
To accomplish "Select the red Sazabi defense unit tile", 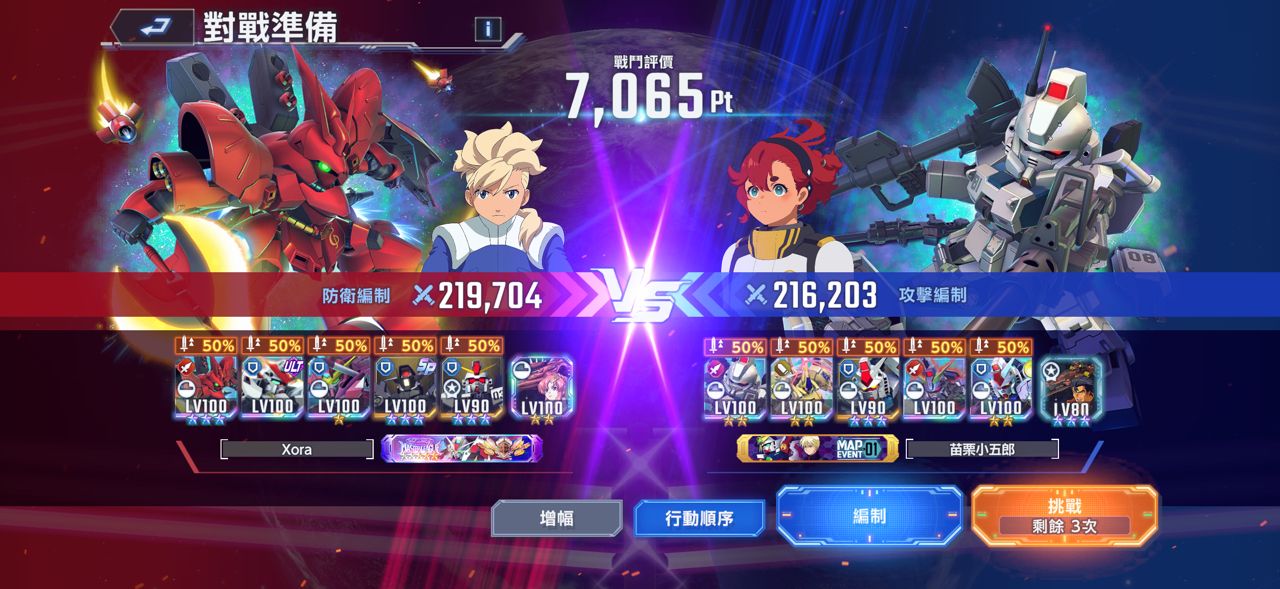I will coord(206,385).
